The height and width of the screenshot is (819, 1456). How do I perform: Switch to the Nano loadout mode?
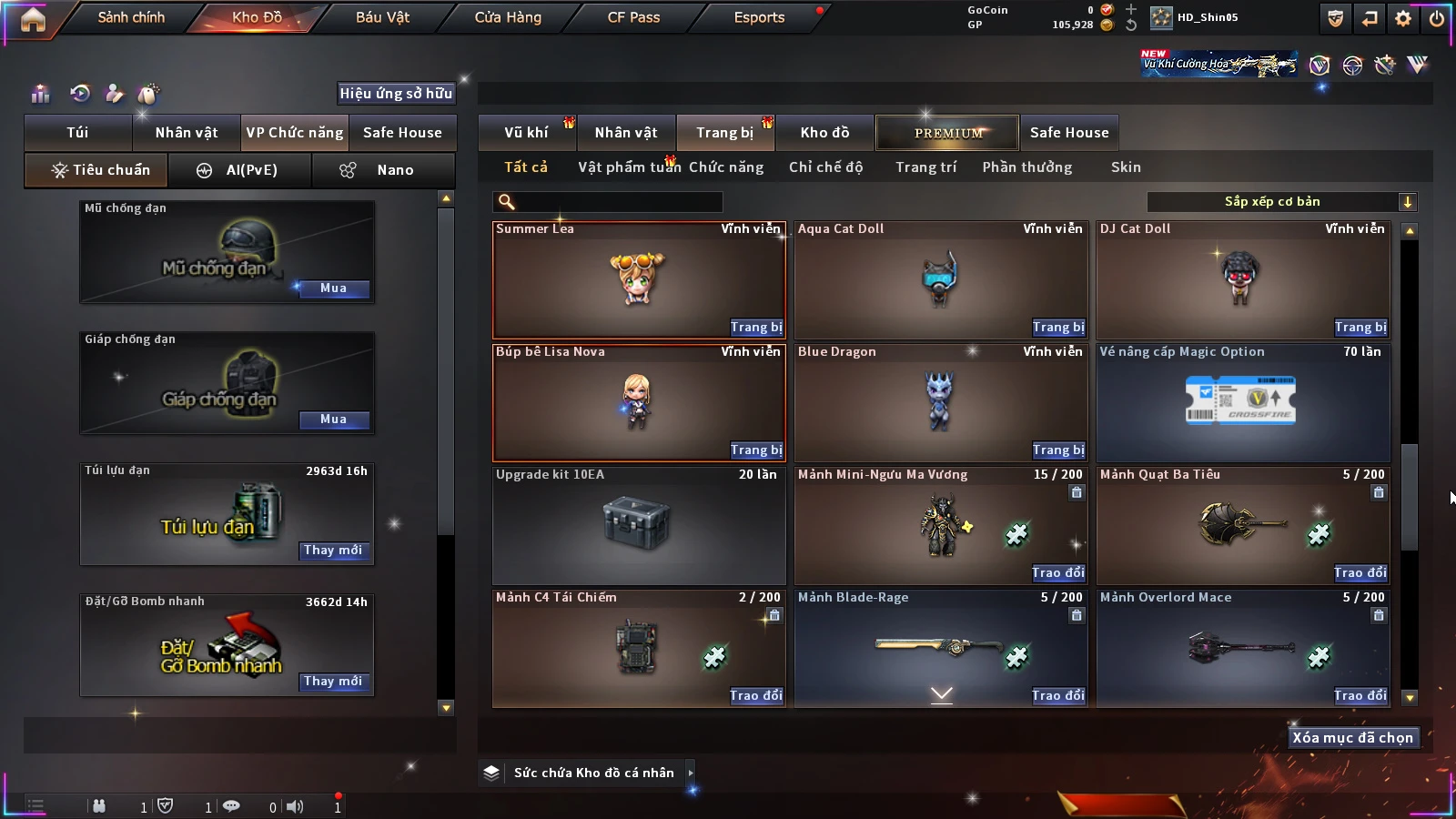383,170
